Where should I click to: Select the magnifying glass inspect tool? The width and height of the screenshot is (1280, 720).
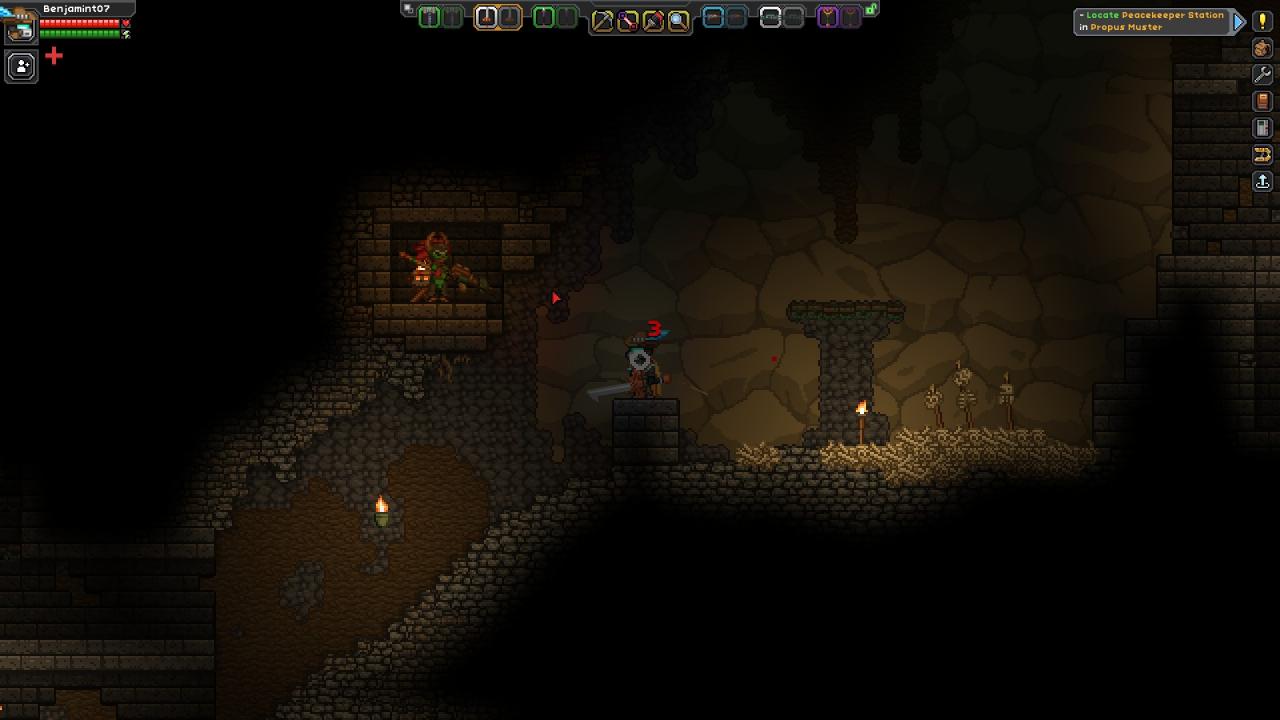678,20
